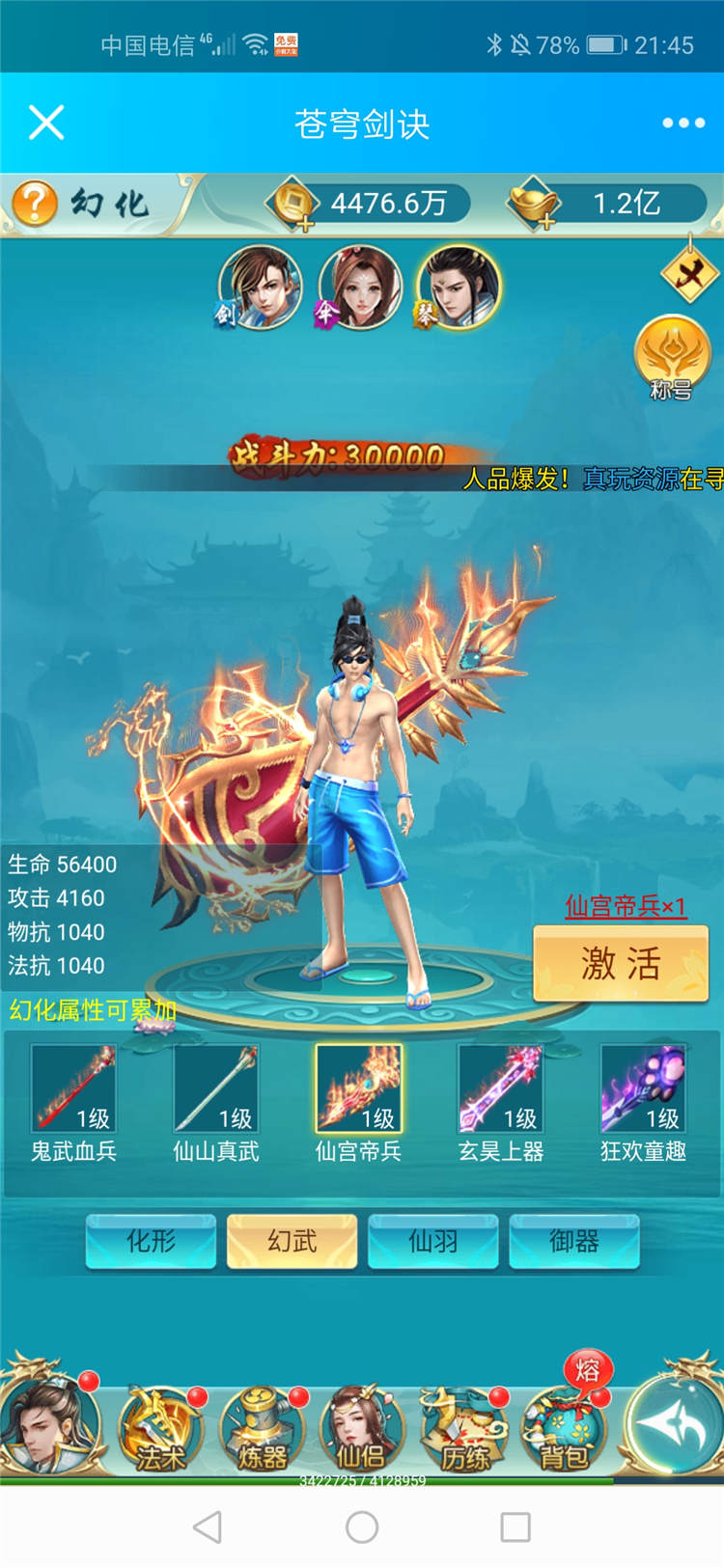This screenshot has width=724, height=1568.
Task: Tap the question mark help icon
Action: [x=35, y=204]
